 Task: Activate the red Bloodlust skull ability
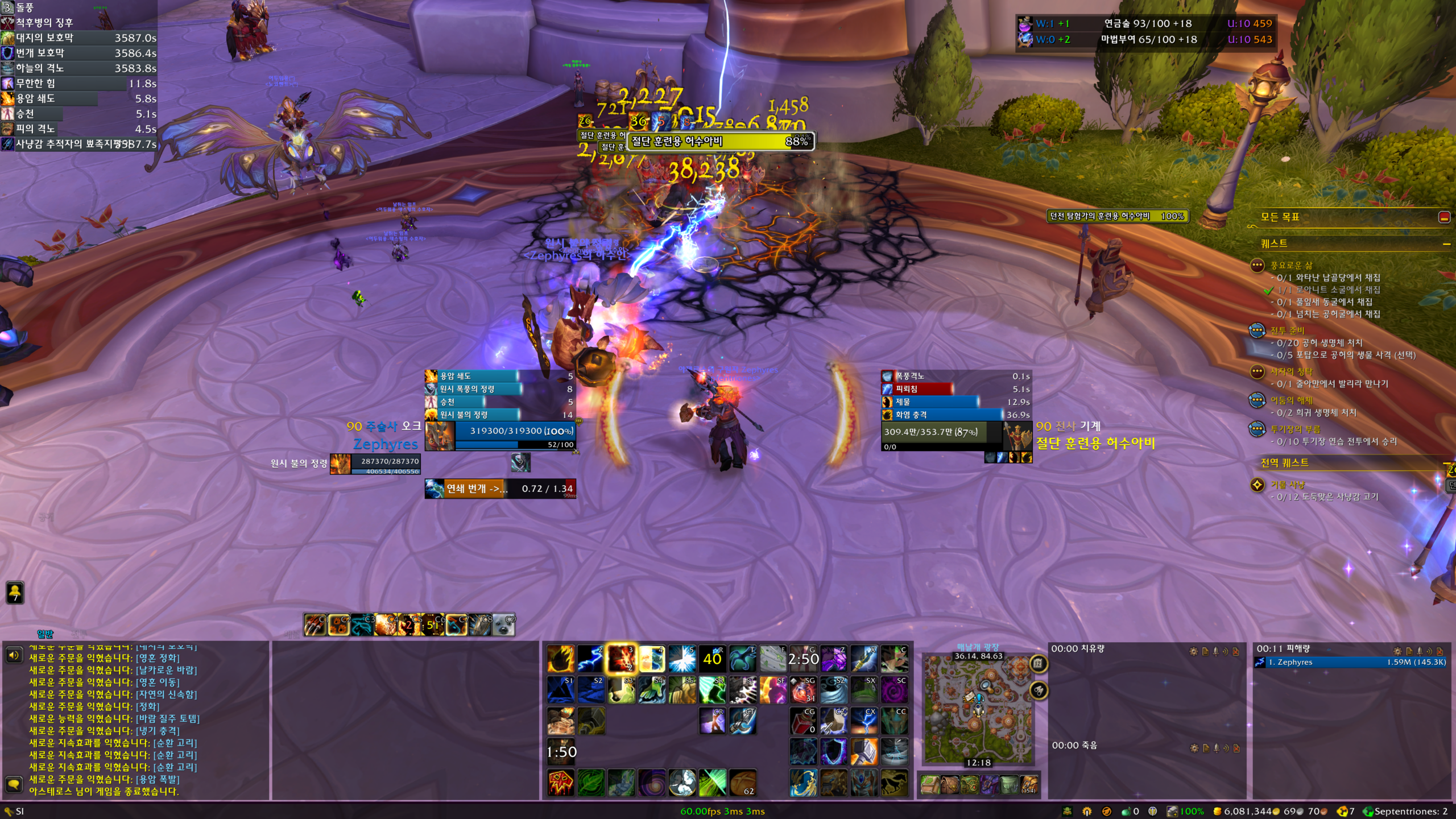click(x=560, y=783)
